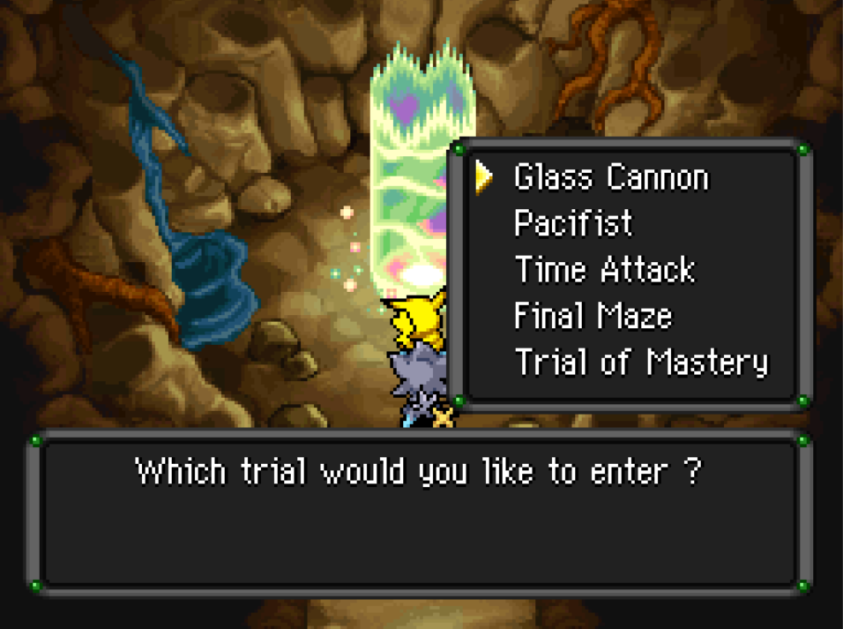This screenshot has height=629, width=843.
Task: Choose Trial of Mastery
Action: 641,362
